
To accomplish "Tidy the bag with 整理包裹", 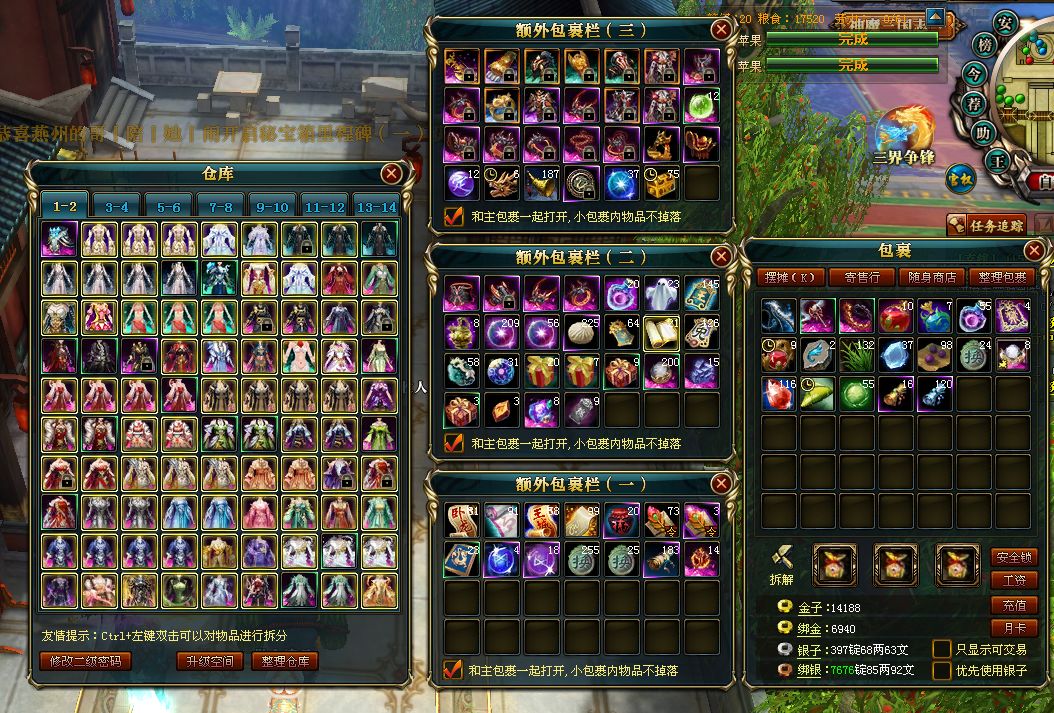I will pos(1001,277).
